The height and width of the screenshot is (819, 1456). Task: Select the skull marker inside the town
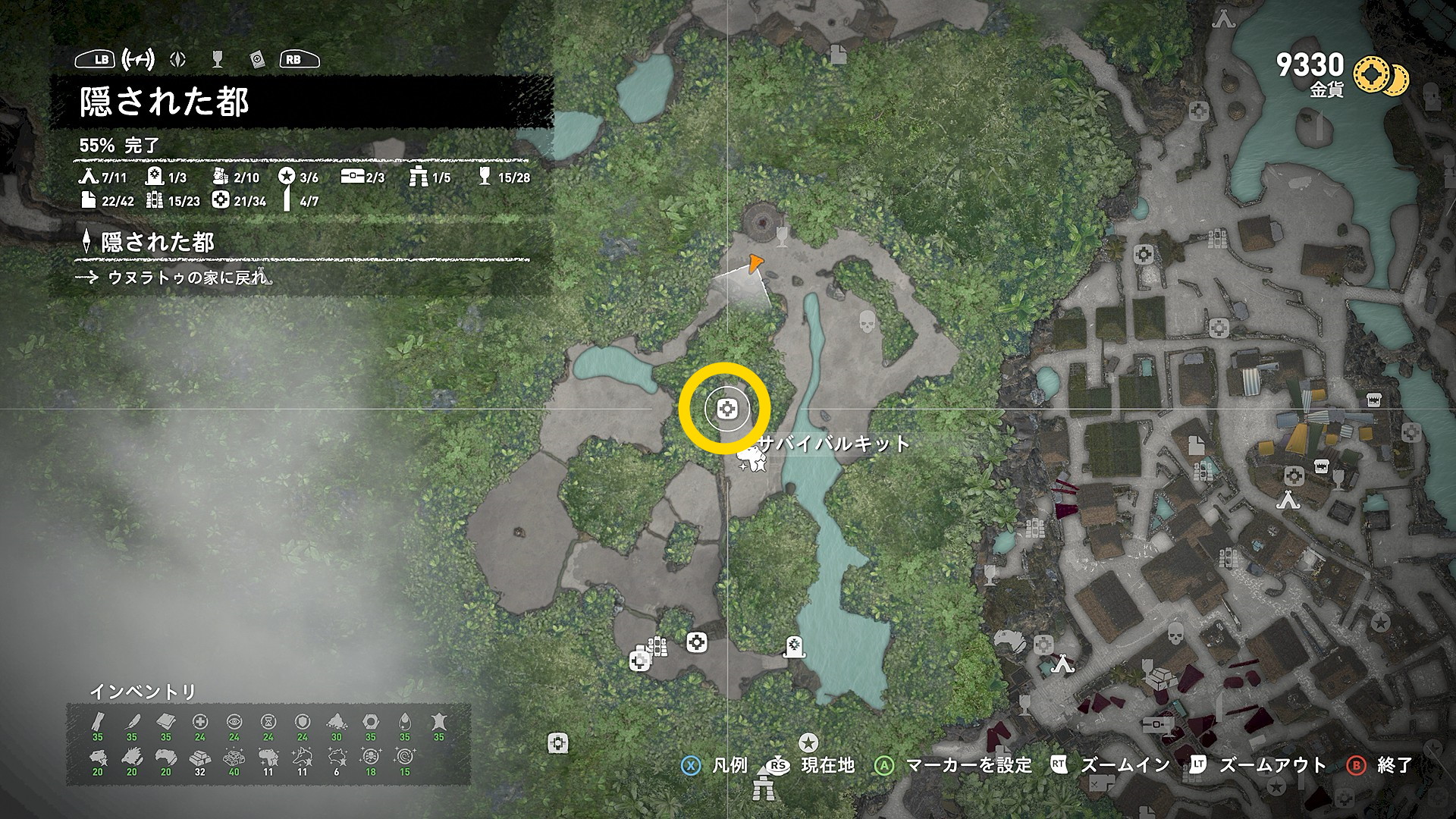(x=1175, y=633)
